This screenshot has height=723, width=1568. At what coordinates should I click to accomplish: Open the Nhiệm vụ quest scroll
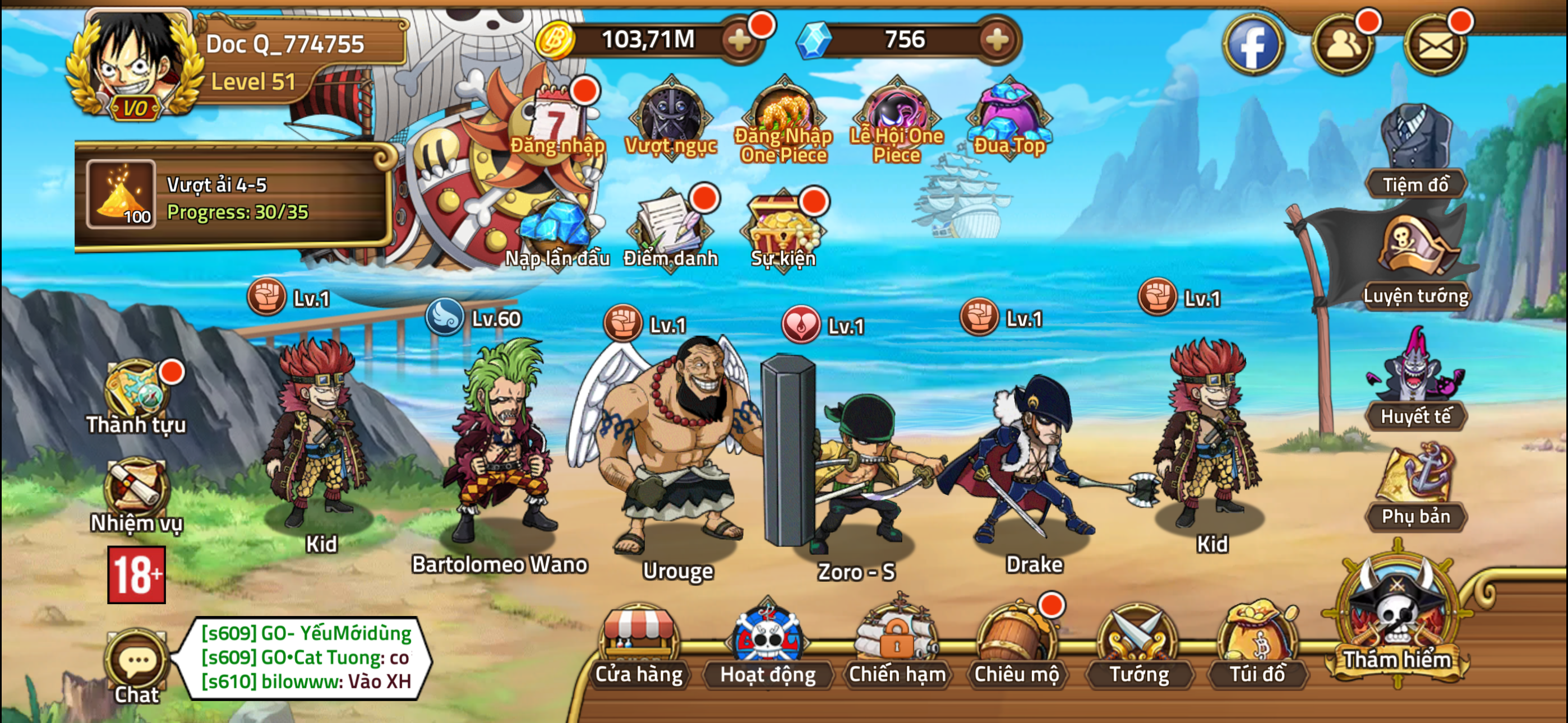click(139, 487)
